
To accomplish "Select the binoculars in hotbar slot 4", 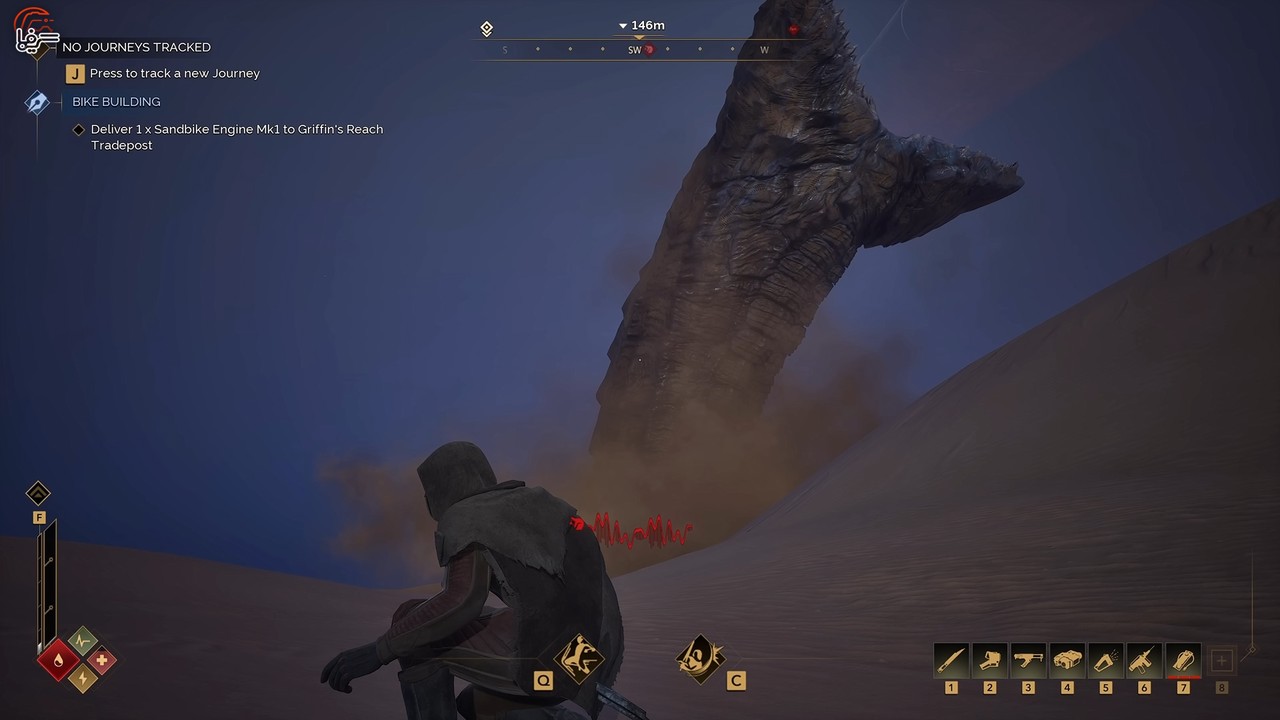I will (x=1067, y=660).
